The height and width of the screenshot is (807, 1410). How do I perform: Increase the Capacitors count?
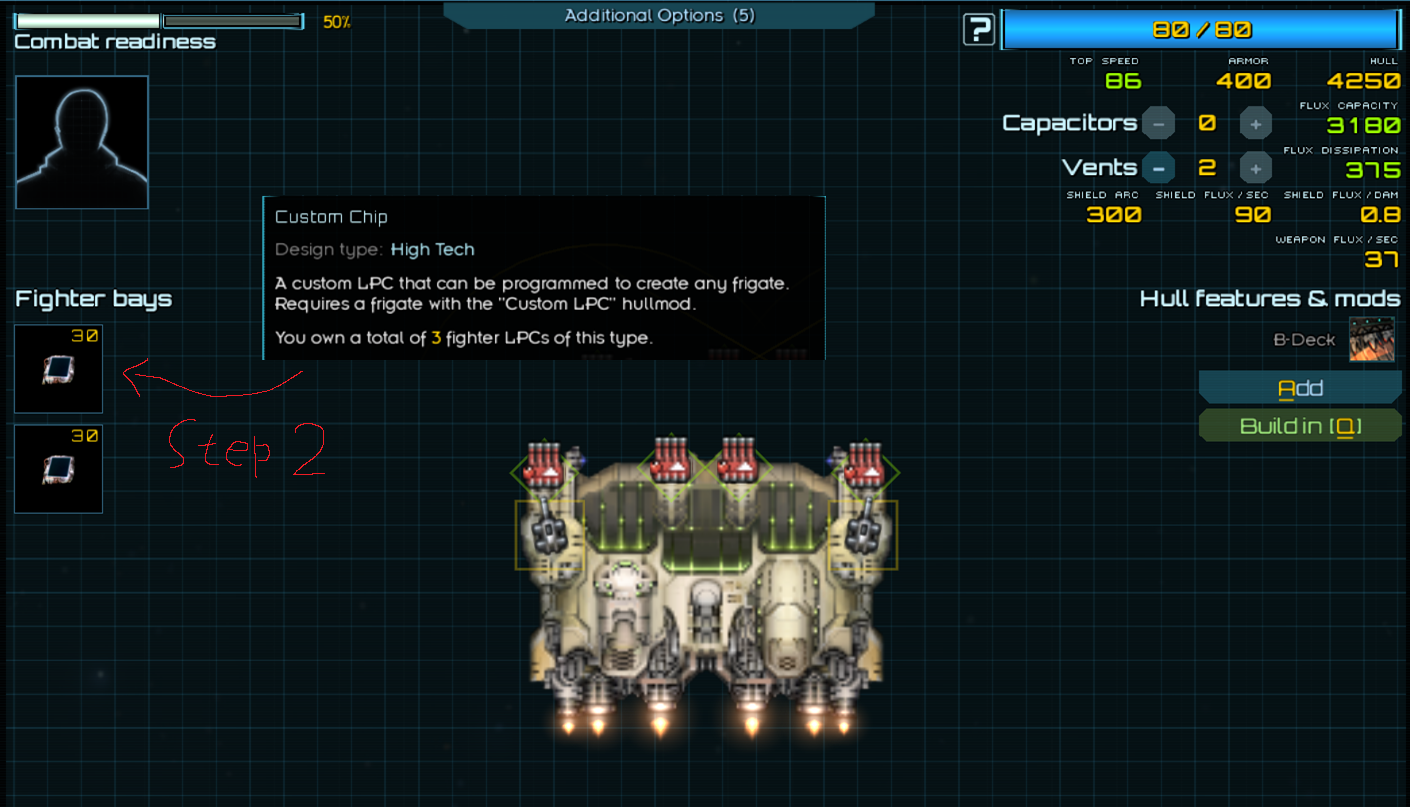pos(1255,123)
